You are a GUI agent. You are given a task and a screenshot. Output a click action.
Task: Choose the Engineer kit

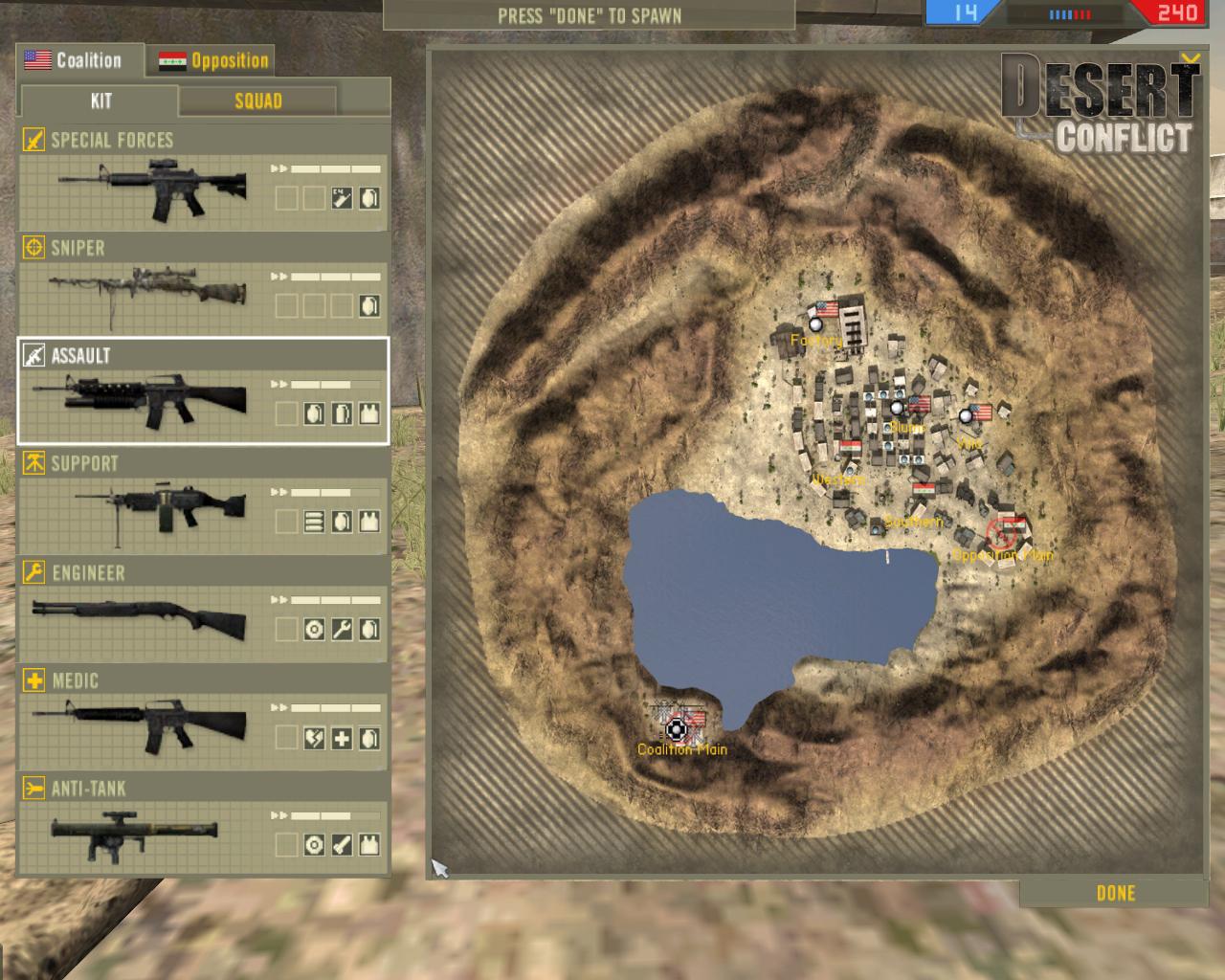pyautogui.click(x=203, y=611)
